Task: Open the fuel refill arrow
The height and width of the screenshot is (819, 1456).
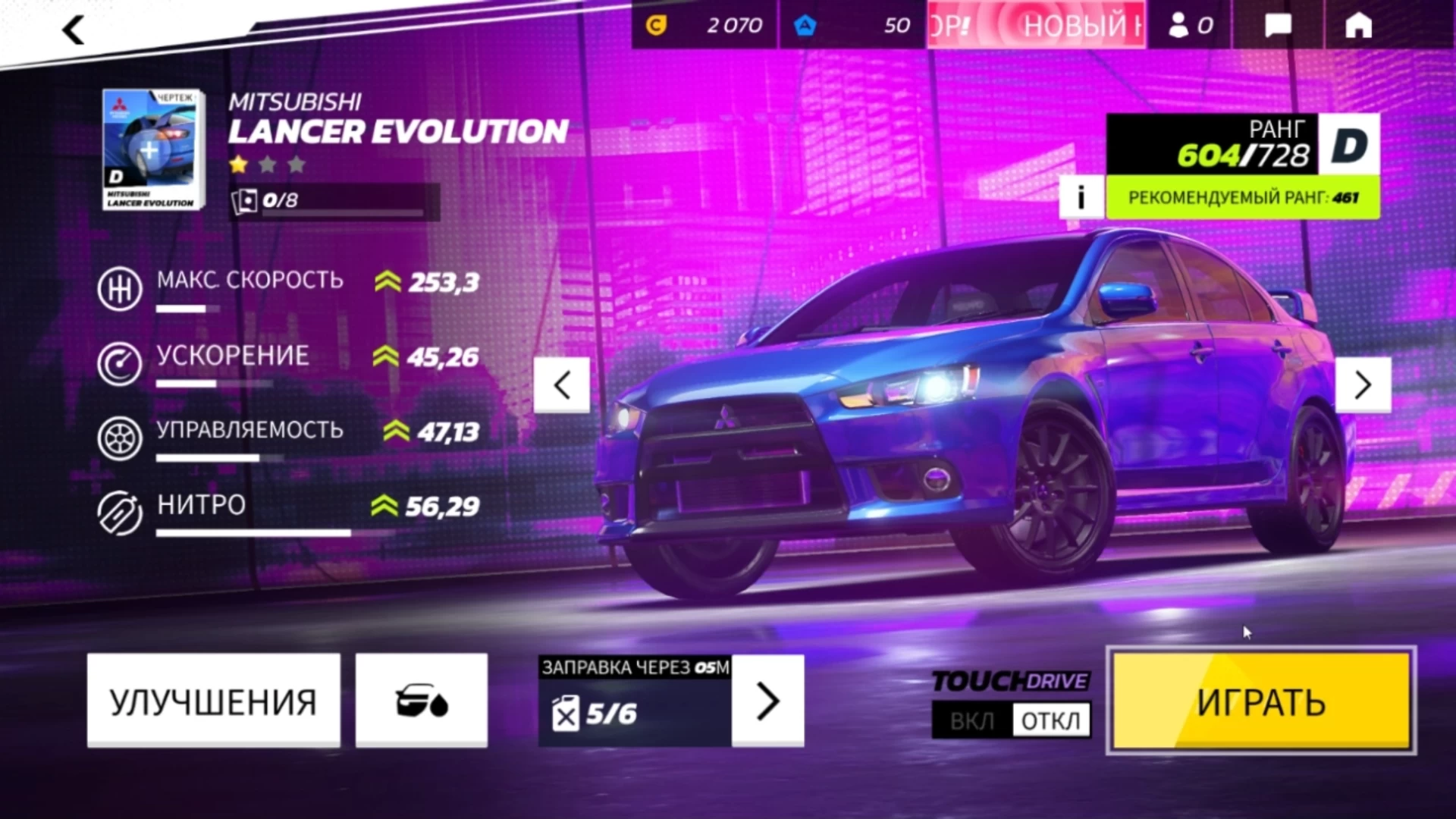Action: [767, 701]
